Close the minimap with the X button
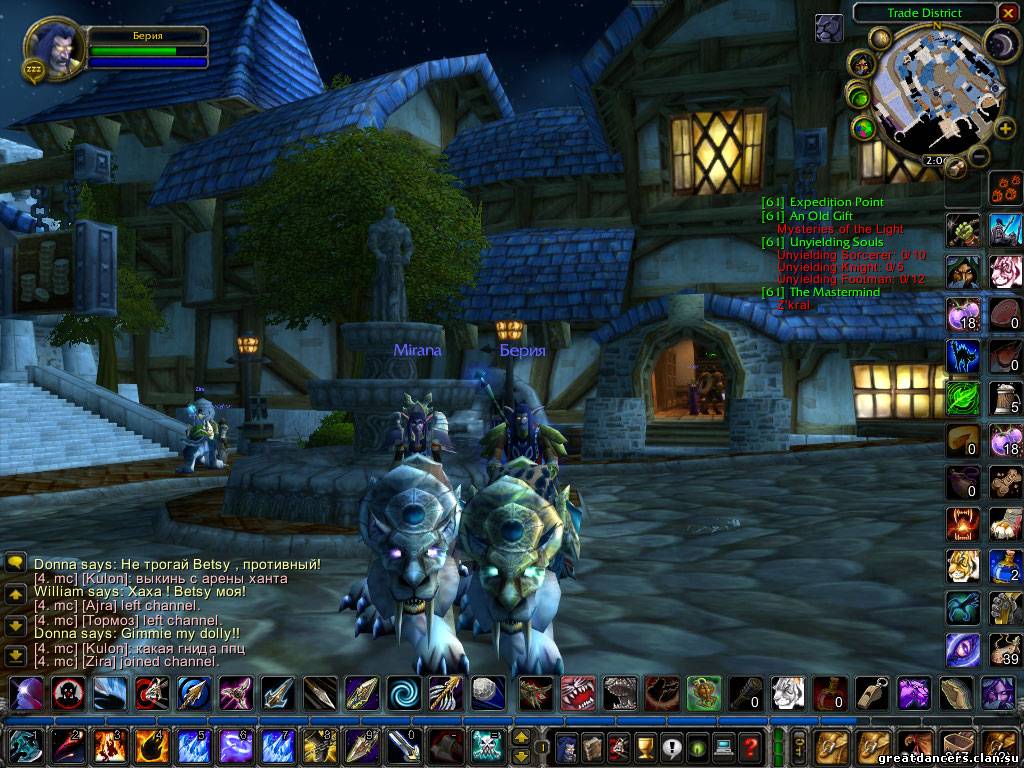This screenshot has width=1024, height=768. (x=1008, y=13)
